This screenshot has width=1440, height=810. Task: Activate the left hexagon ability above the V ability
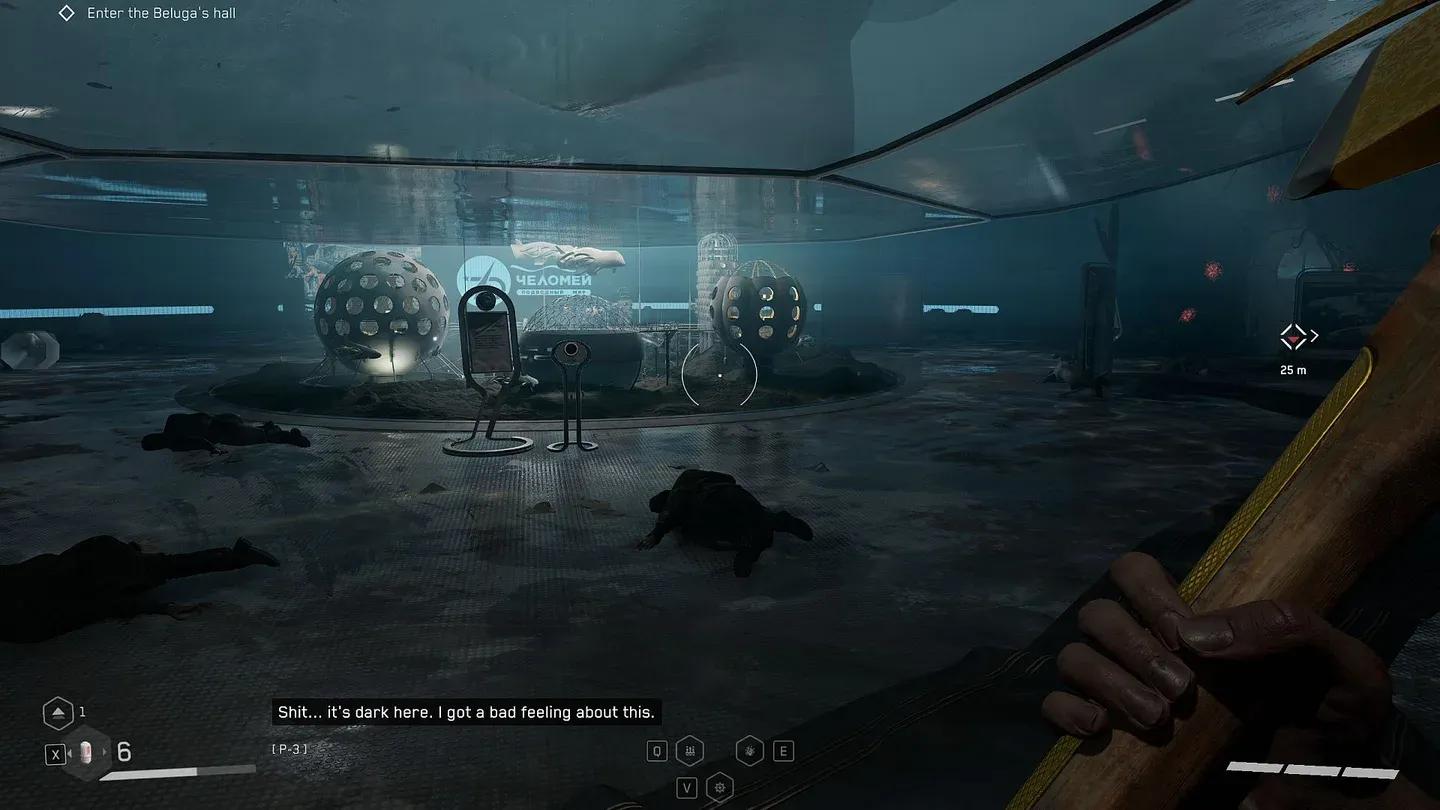coord(689,751)
